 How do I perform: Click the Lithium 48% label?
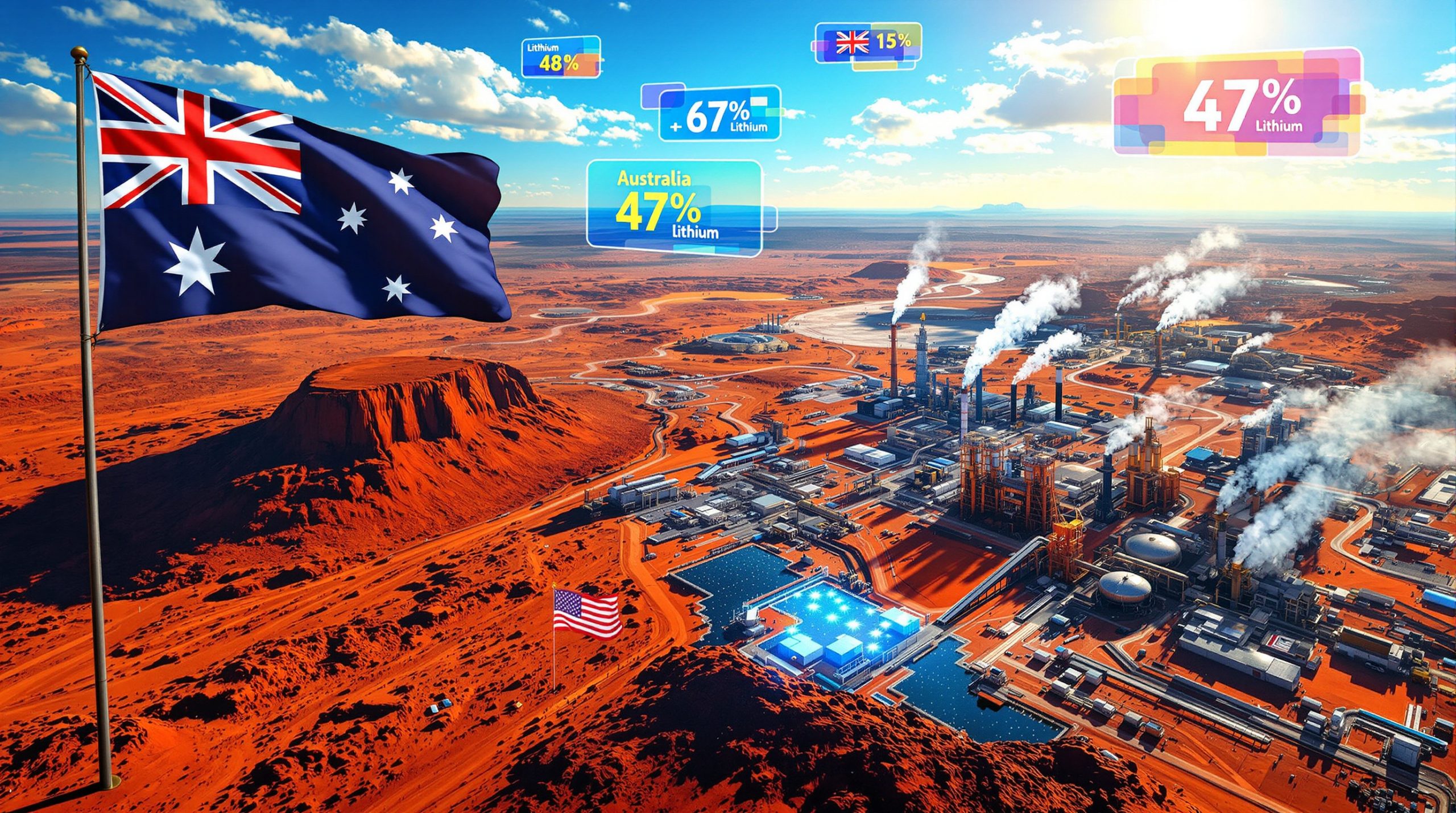point(560,57)
